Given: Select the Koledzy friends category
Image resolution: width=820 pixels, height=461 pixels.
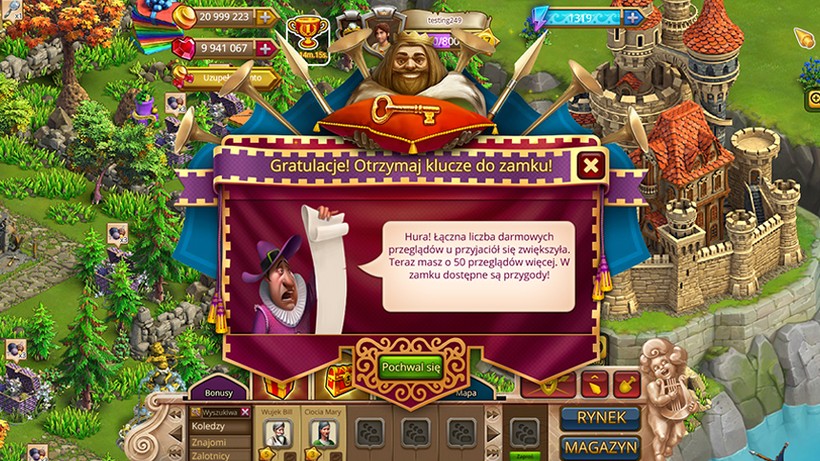Looking at the screenshot, I should pyautogui.click(x=208, y=426).
